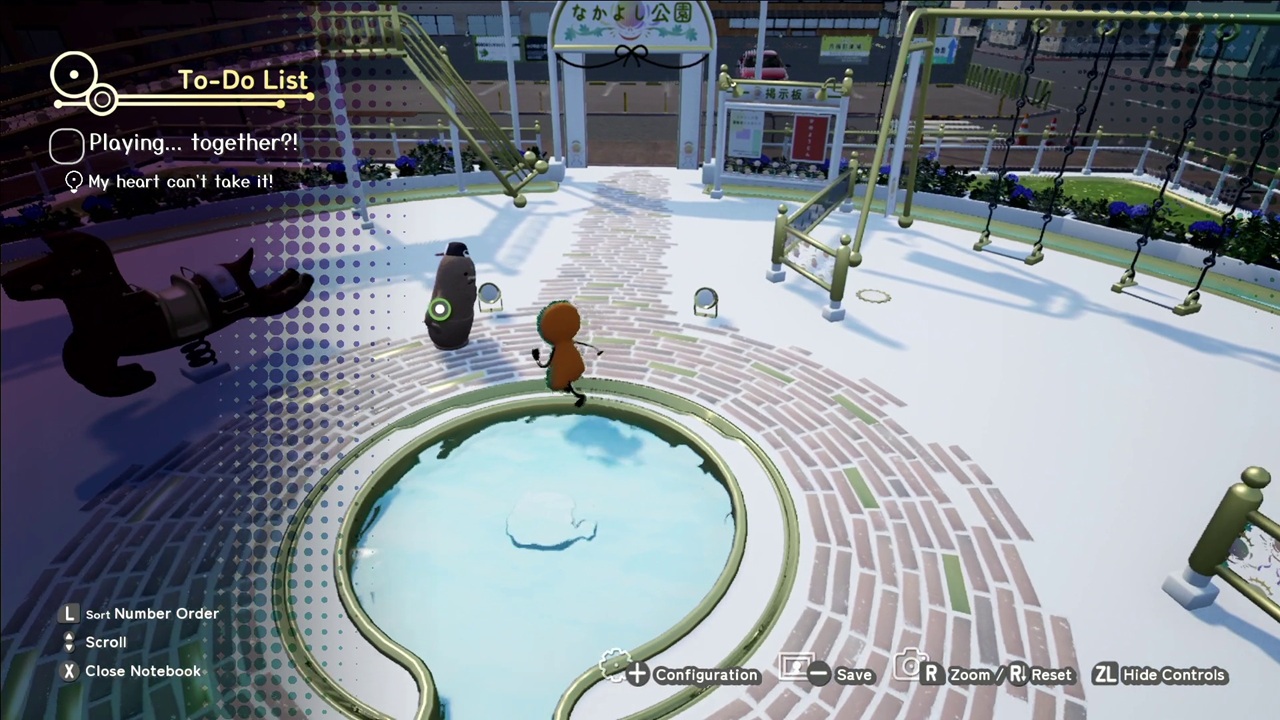Click the ZL Hide Controls icon
The image size is (1280, 720).
point(1106,674)
